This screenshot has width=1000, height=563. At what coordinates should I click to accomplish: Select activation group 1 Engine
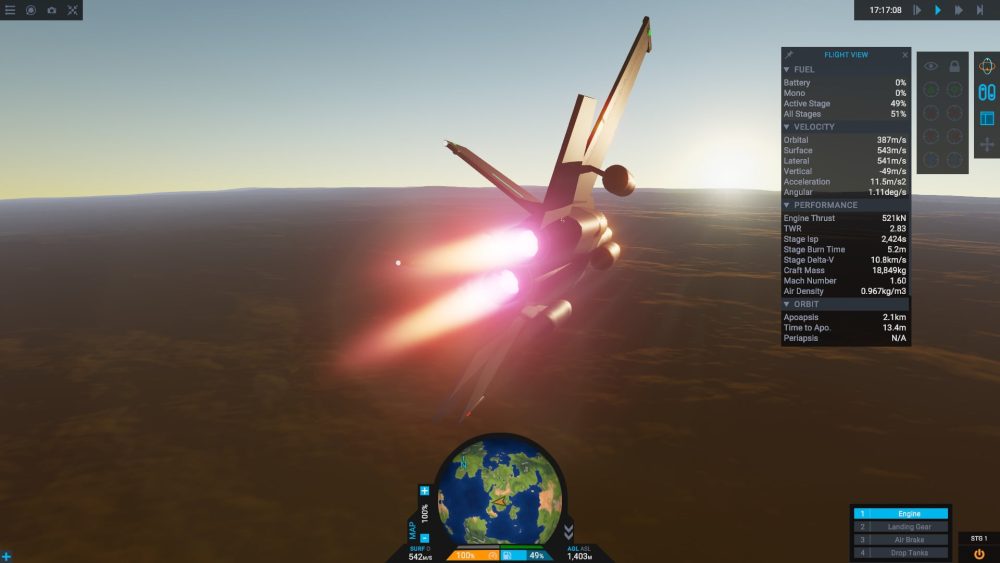[900, 514]
